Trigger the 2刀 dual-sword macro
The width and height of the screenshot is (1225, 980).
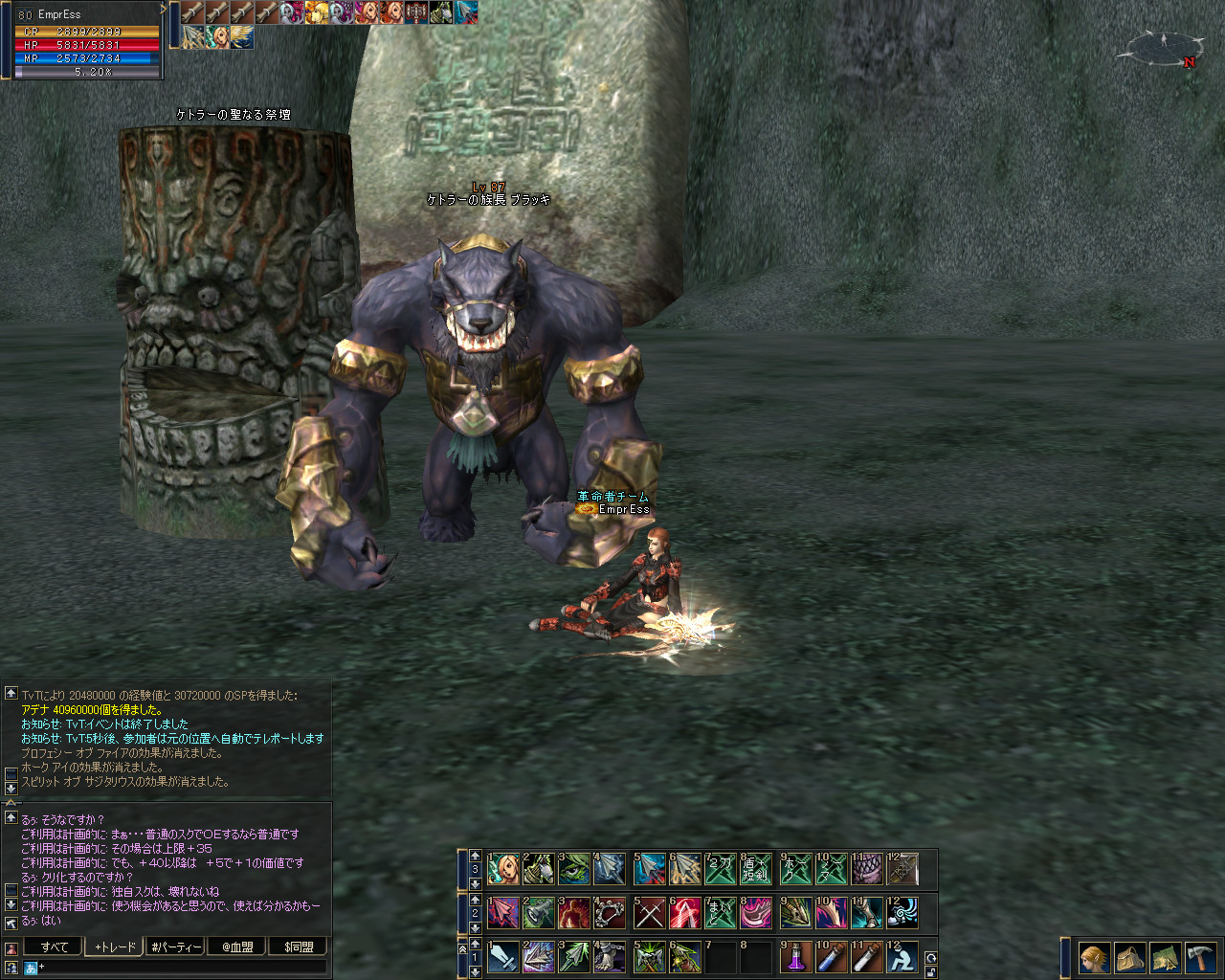(721, 869)
